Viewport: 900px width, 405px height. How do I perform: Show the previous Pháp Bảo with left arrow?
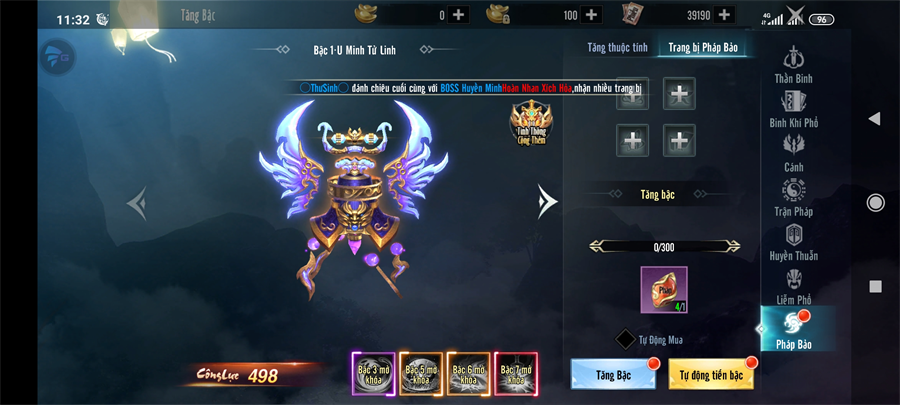coord(138,203)
